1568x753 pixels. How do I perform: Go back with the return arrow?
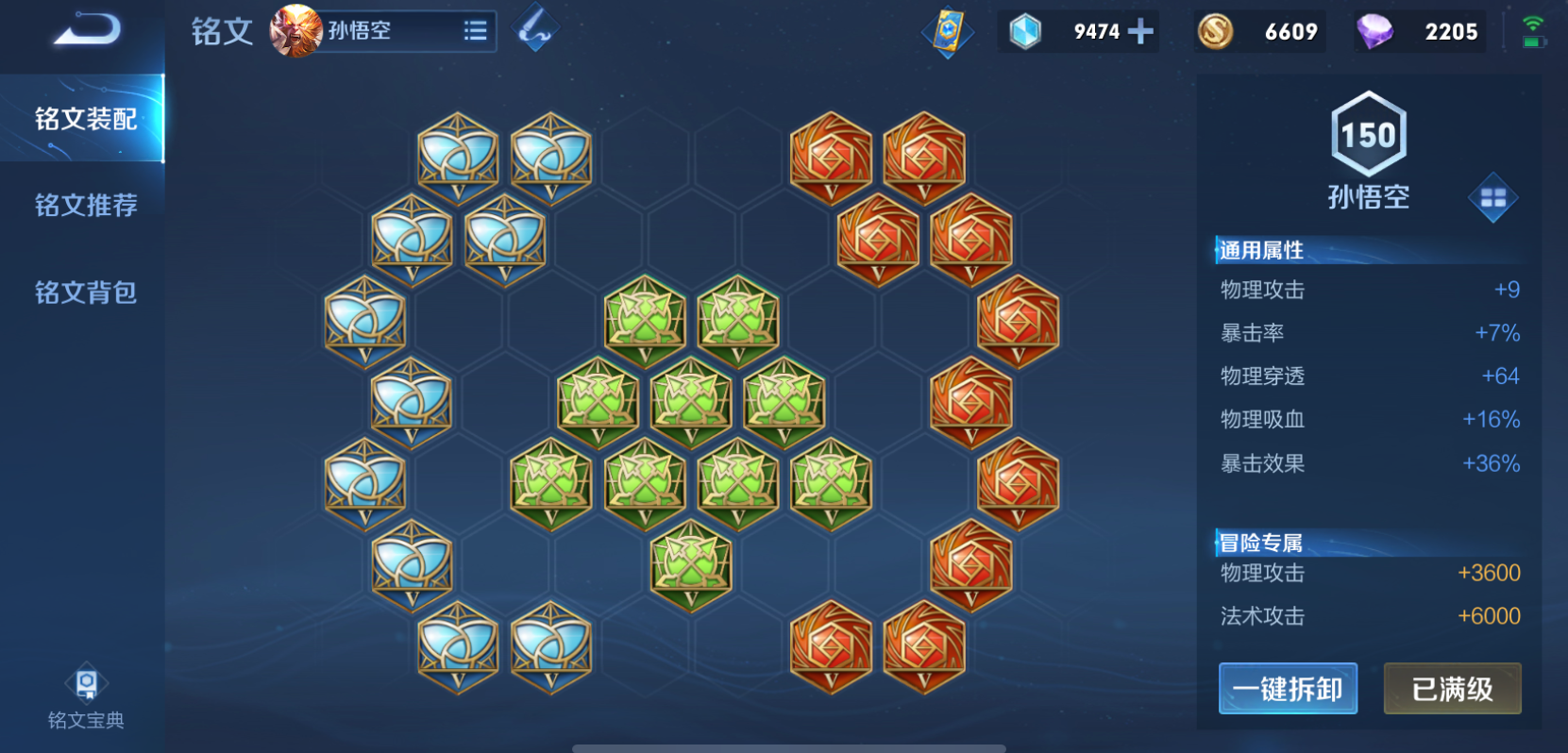(x=87, y=31)
